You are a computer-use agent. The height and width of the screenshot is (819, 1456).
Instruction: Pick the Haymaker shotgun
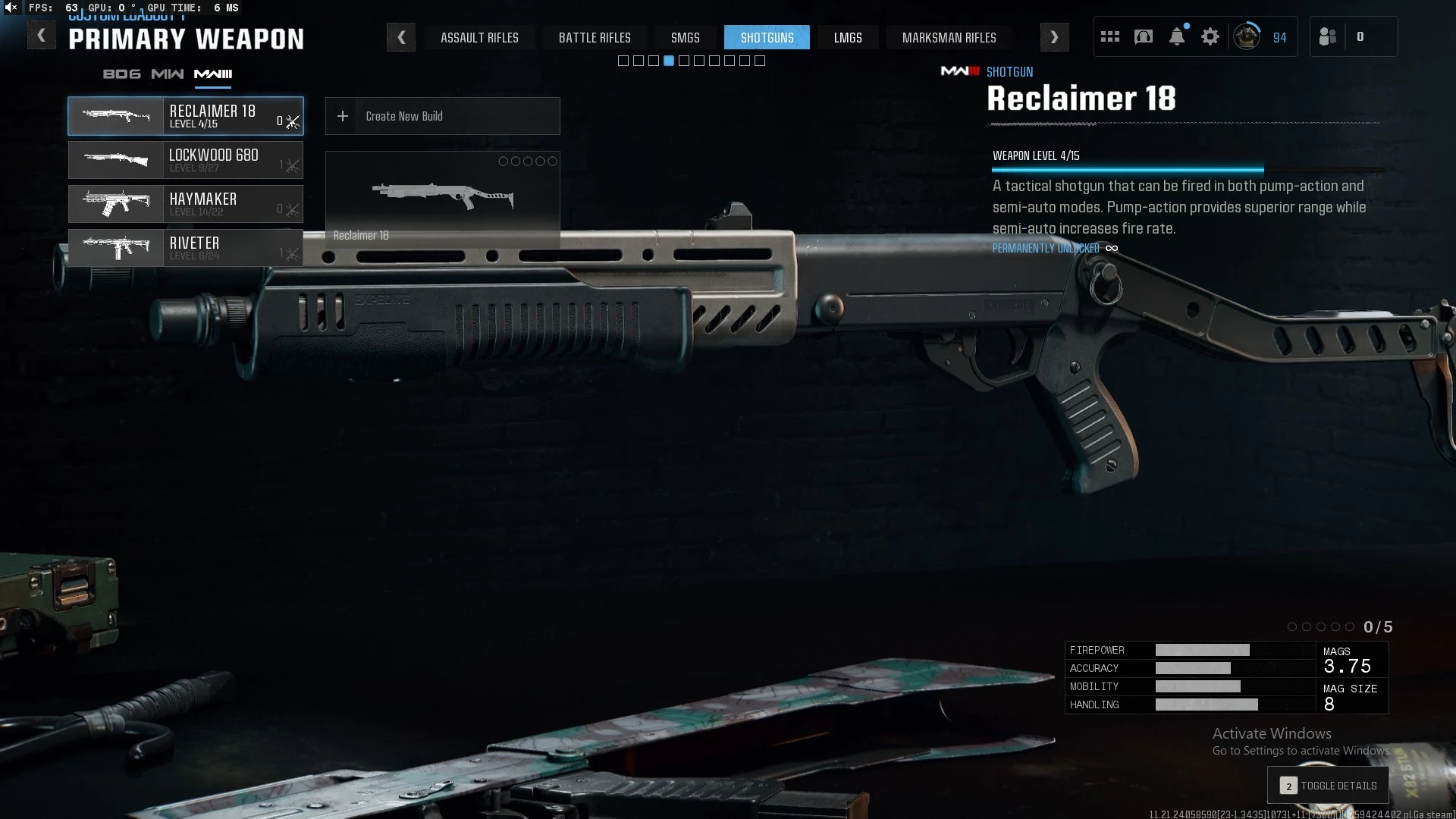point(186,204)
